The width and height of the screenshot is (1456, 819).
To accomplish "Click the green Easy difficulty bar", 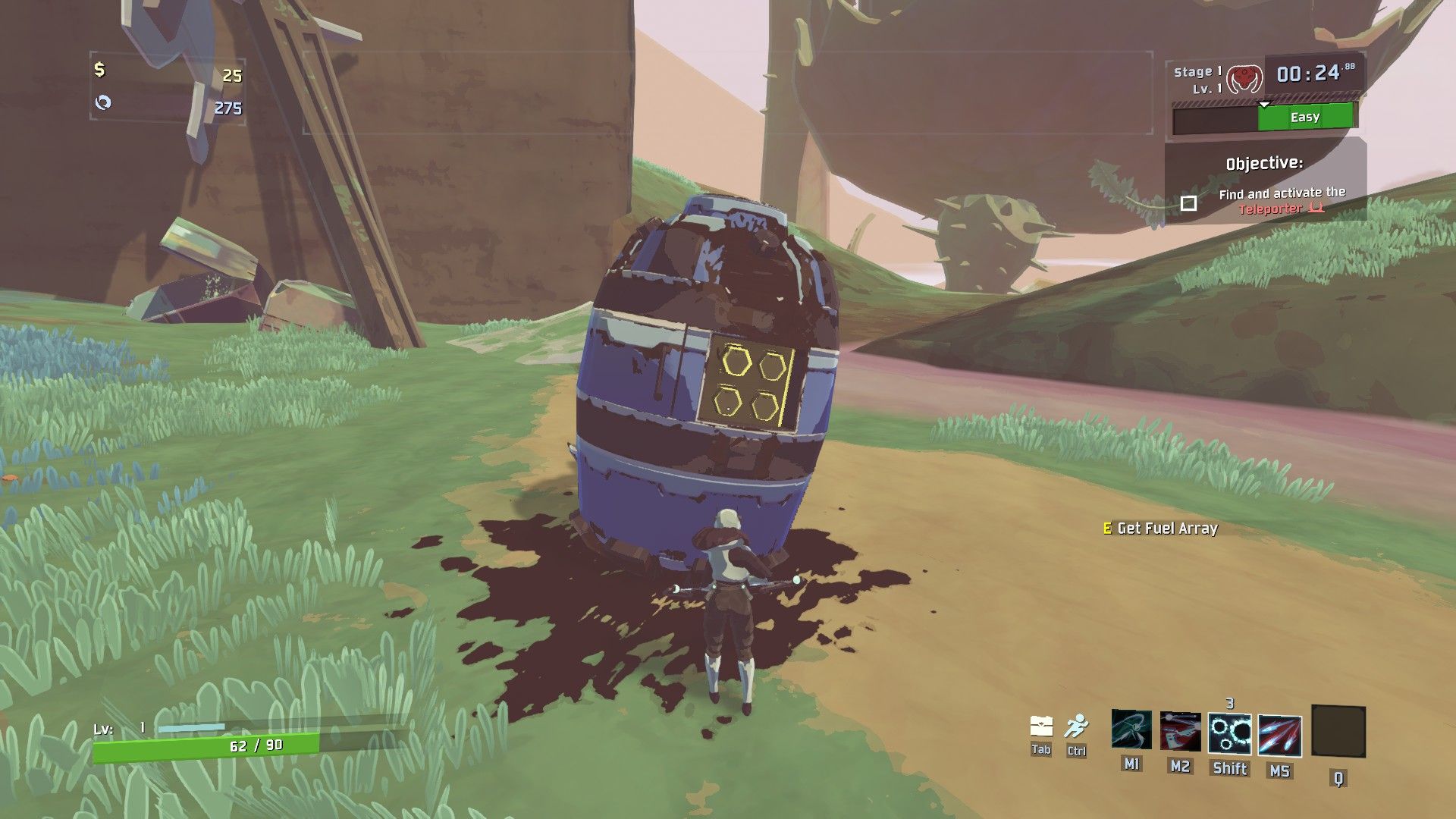I will click(1304, 117).
